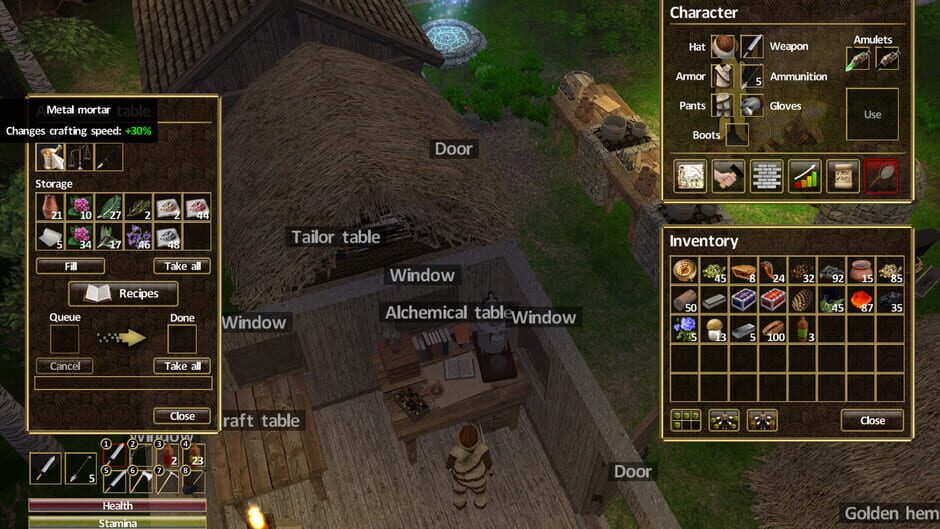Select the Gloves equipment slot
Viewport: 940px width, 529px height.
click(752, 106)
